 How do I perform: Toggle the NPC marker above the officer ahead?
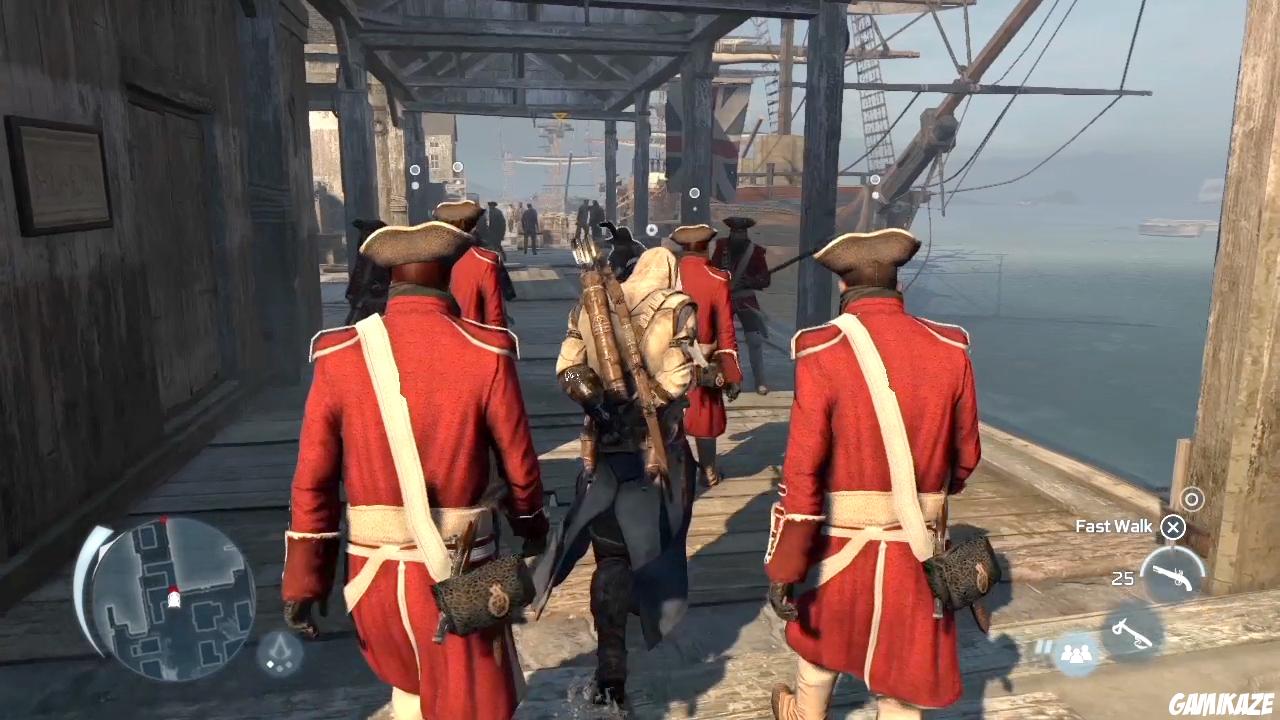[x=694, y=191]
